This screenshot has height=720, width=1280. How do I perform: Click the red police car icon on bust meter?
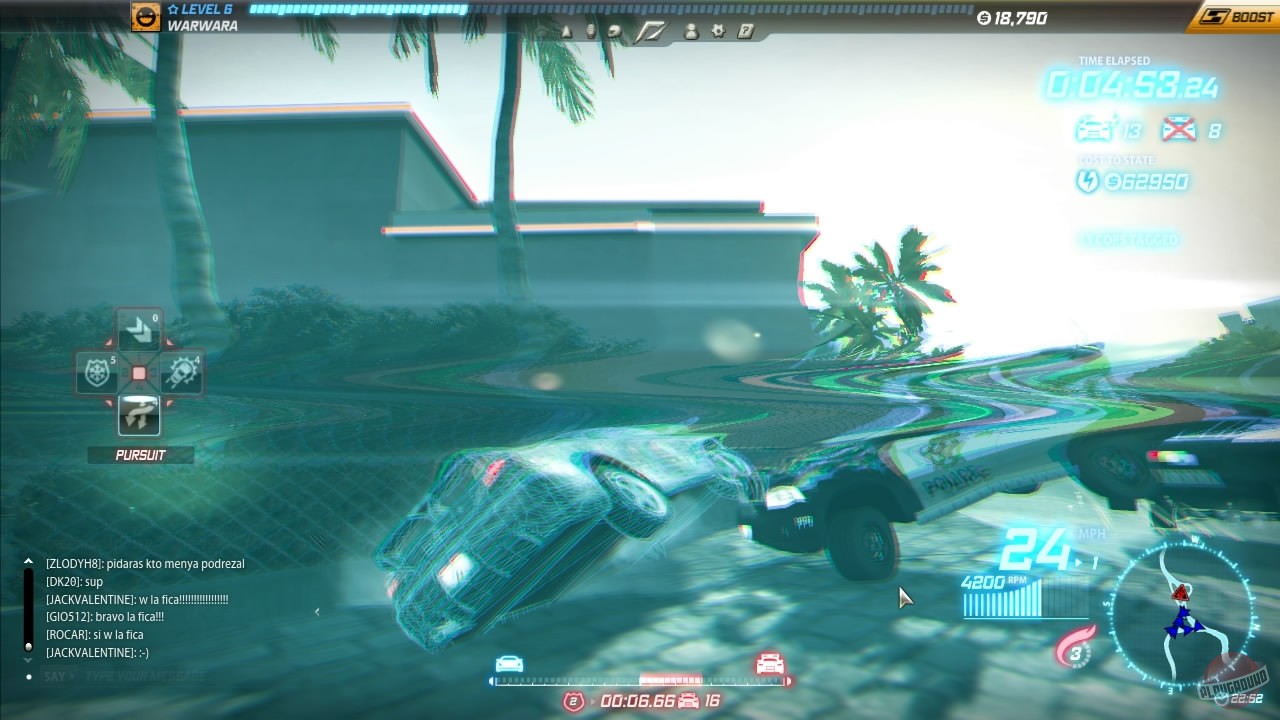click(767, 666)
